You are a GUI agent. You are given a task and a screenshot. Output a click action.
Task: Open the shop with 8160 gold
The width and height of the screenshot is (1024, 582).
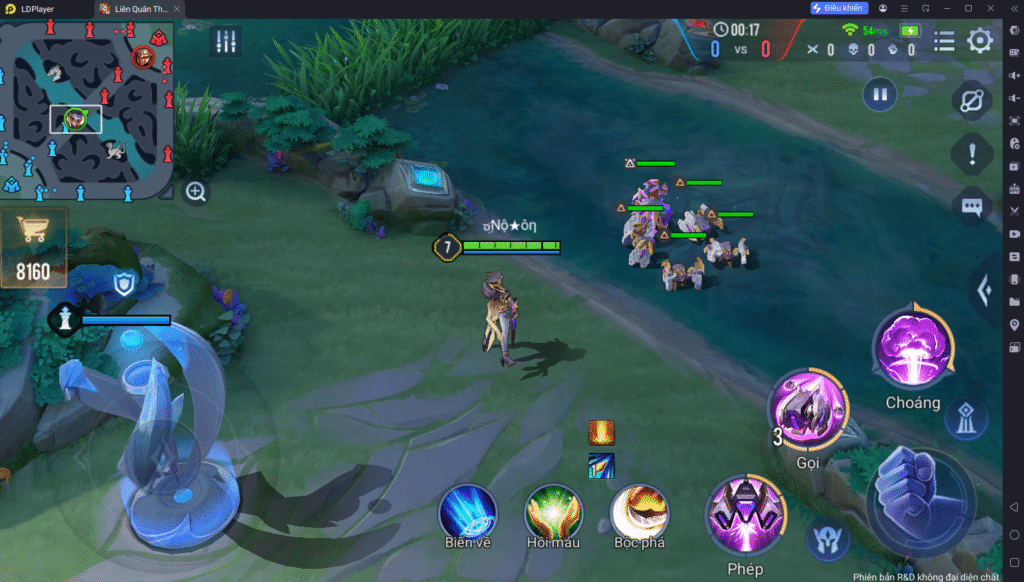33,246
